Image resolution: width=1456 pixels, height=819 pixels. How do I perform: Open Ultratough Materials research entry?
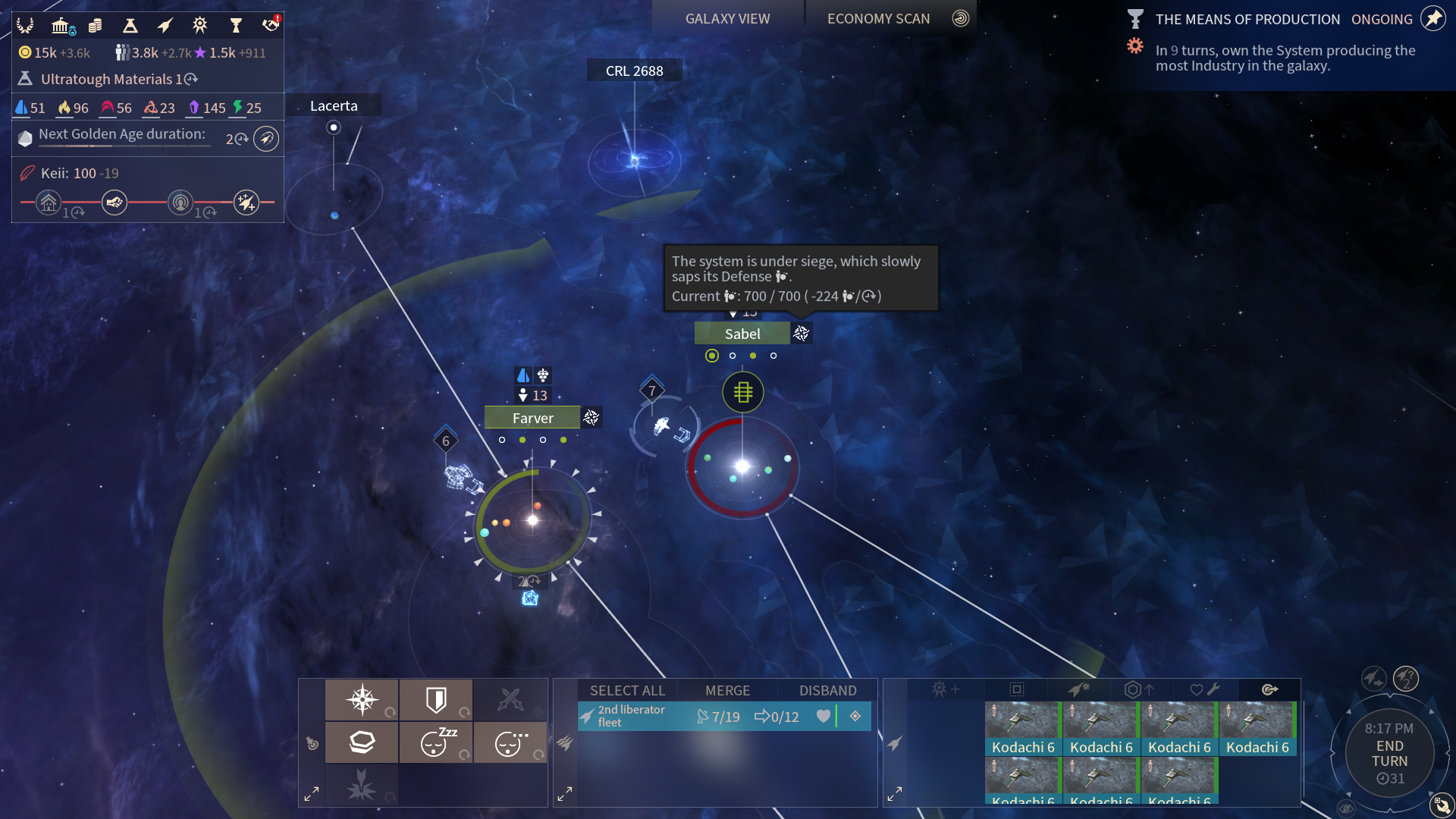click(x=106, y=79)
